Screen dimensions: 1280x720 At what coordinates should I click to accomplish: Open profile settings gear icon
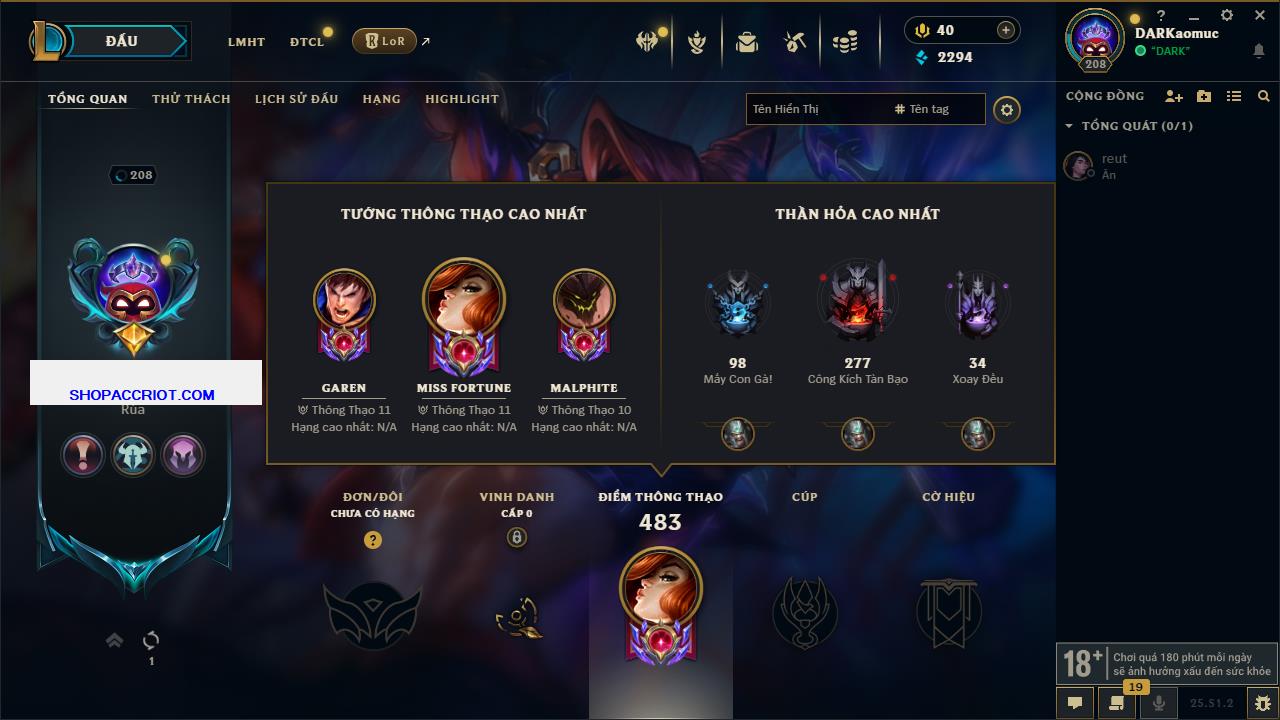[1007, 110]
